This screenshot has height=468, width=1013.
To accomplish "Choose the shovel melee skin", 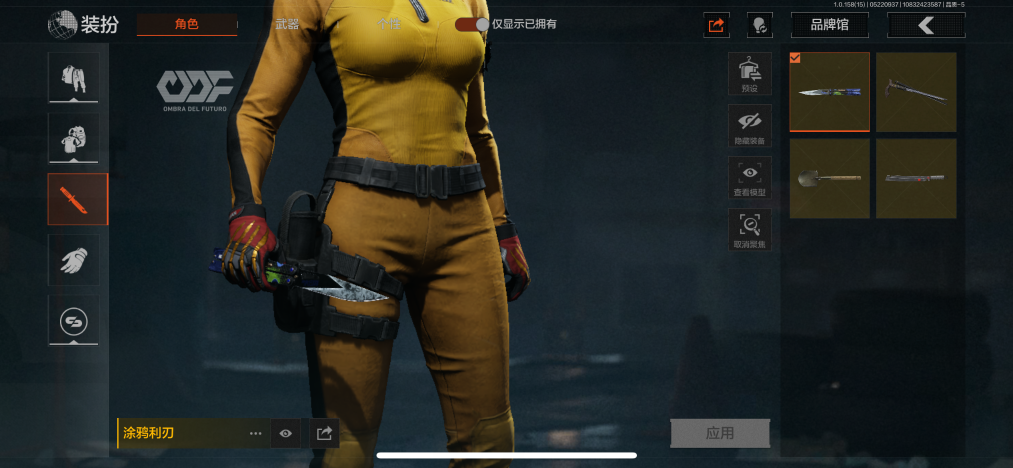I will click(829, 178).
